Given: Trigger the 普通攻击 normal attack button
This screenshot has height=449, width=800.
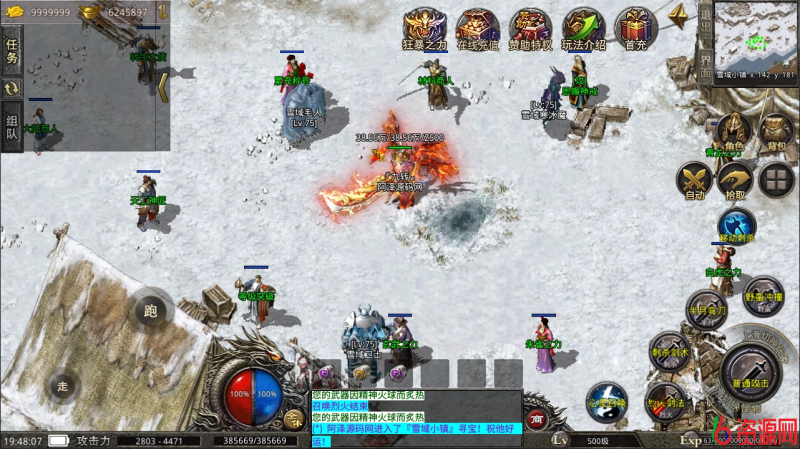Looking at the screenshot, I should (750, 370).
